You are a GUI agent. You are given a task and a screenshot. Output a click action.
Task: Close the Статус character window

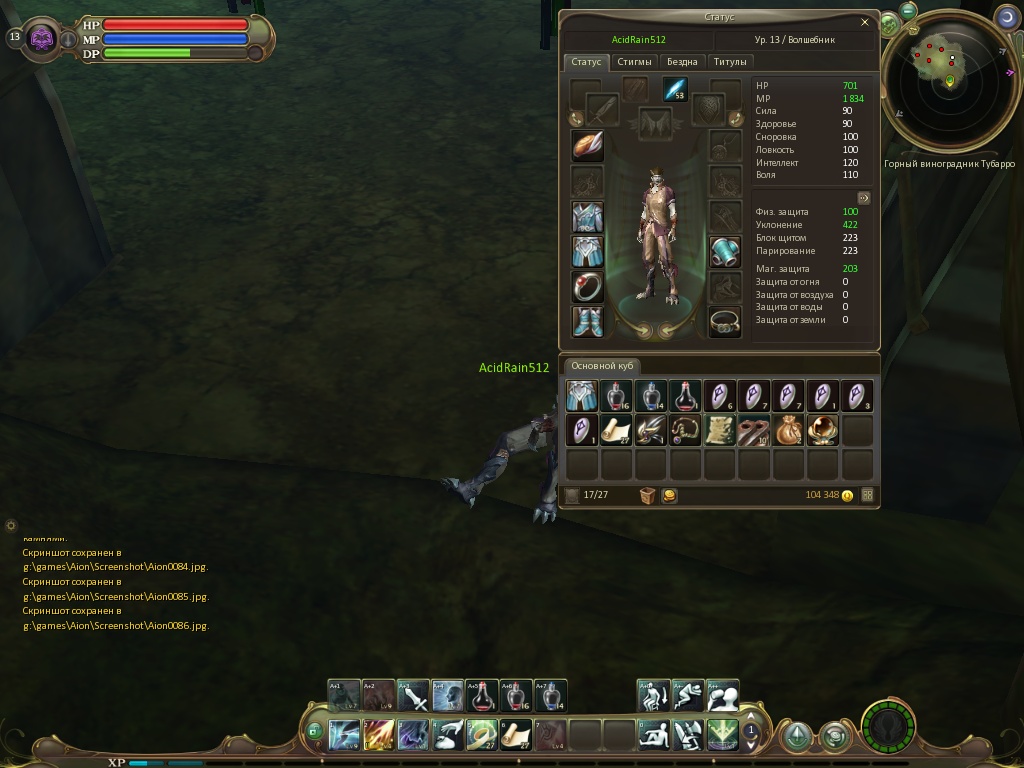pyautogui.click(x=865, y=22)
